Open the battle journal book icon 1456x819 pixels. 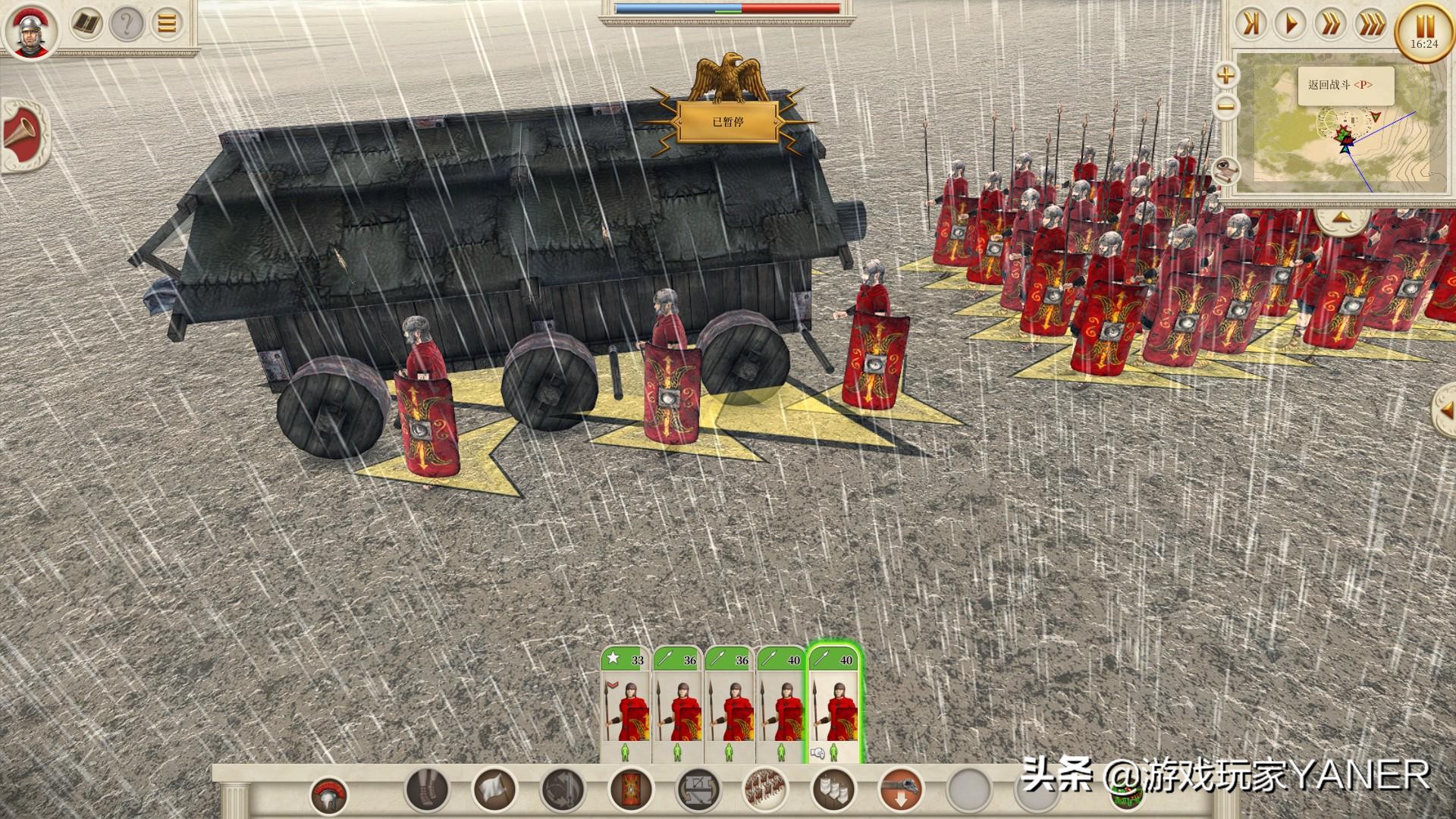(85, 23)
